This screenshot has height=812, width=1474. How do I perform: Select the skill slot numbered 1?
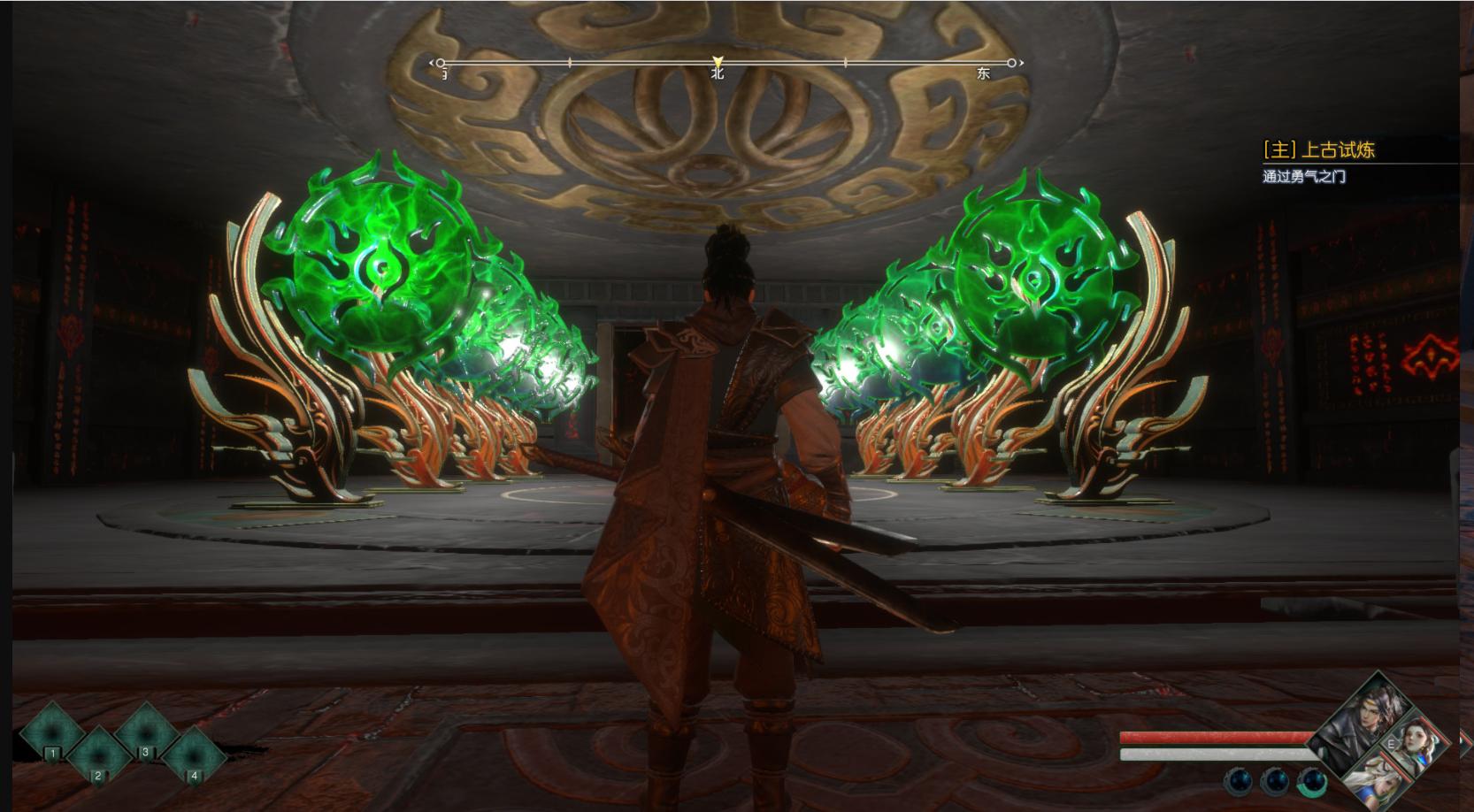[52, 732]
